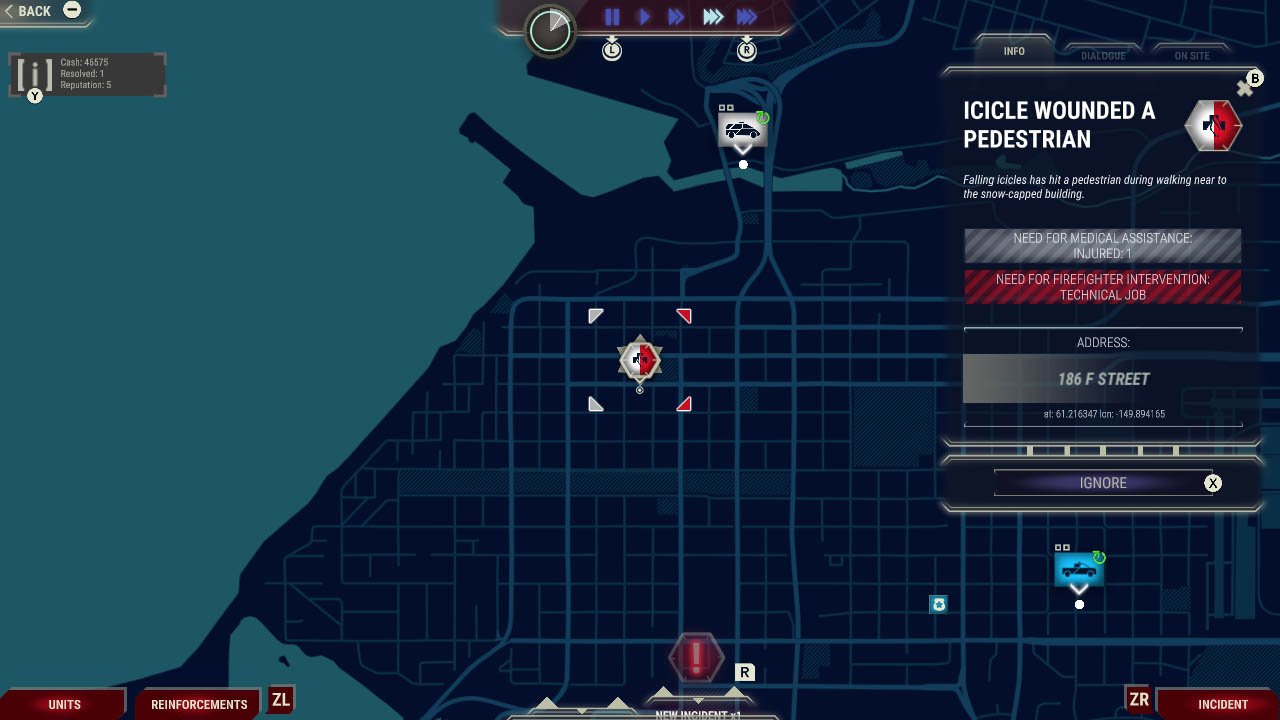
Task: Open the red New Incident exclamation marker
Action: [x=697, y=658]
